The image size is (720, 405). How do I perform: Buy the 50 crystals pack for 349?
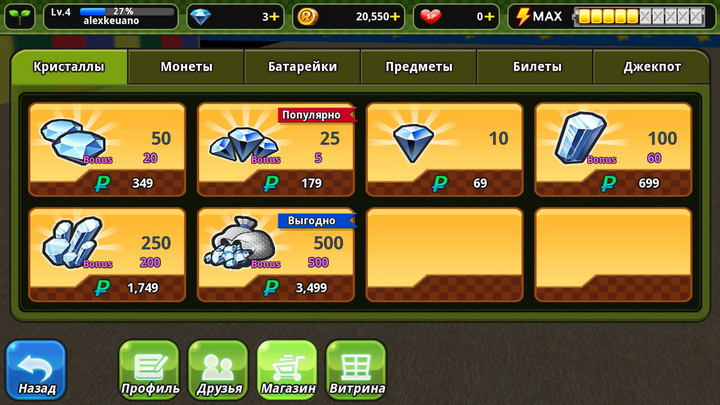(107, 148)
